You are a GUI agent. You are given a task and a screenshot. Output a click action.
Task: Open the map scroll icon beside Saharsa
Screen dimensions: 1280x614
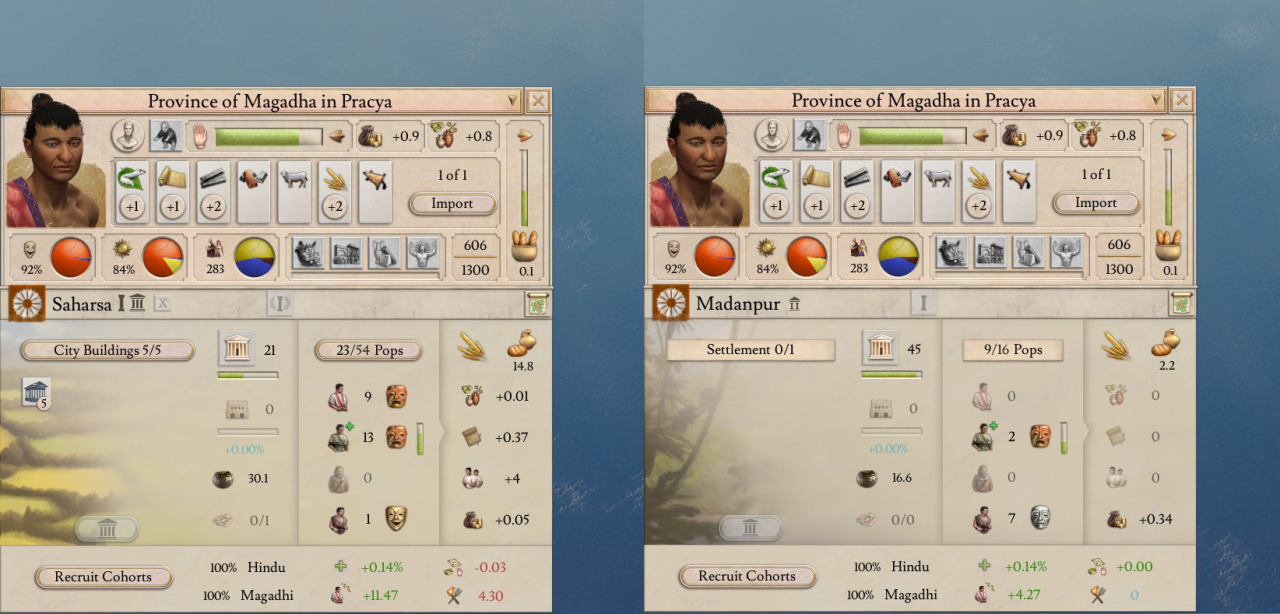[x=537, y=304]
